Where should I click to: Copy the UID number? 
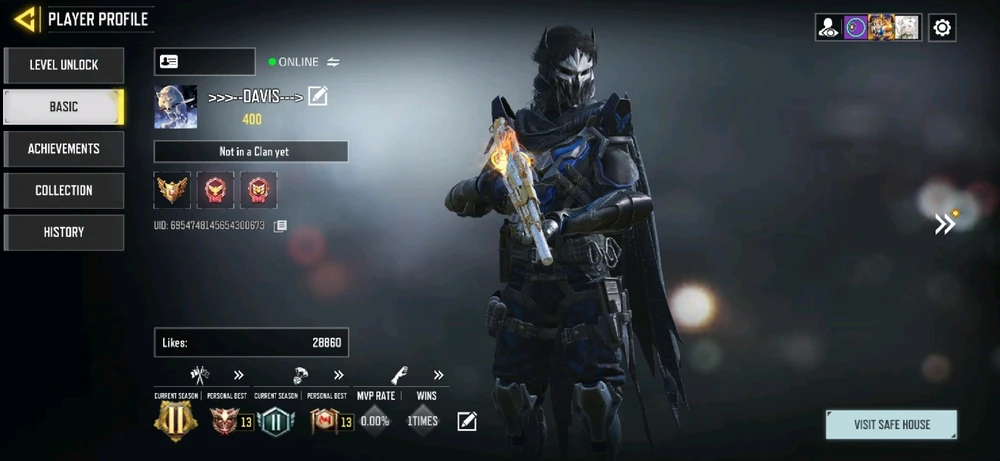click(281, 226)
